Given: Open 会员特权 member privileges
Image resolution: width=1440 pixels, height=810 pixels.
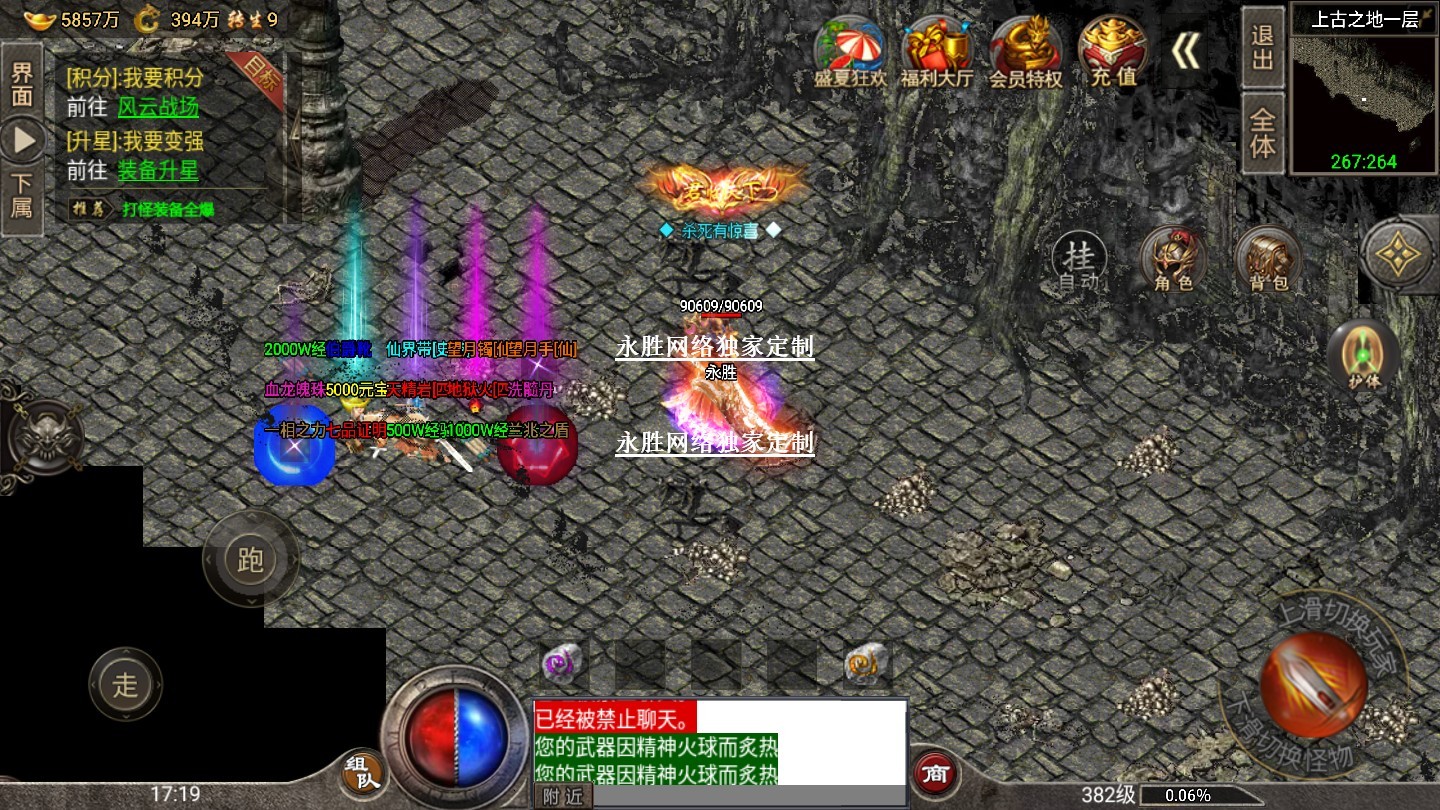Looking at the screenshot, I should click(x=1025, y=52).
